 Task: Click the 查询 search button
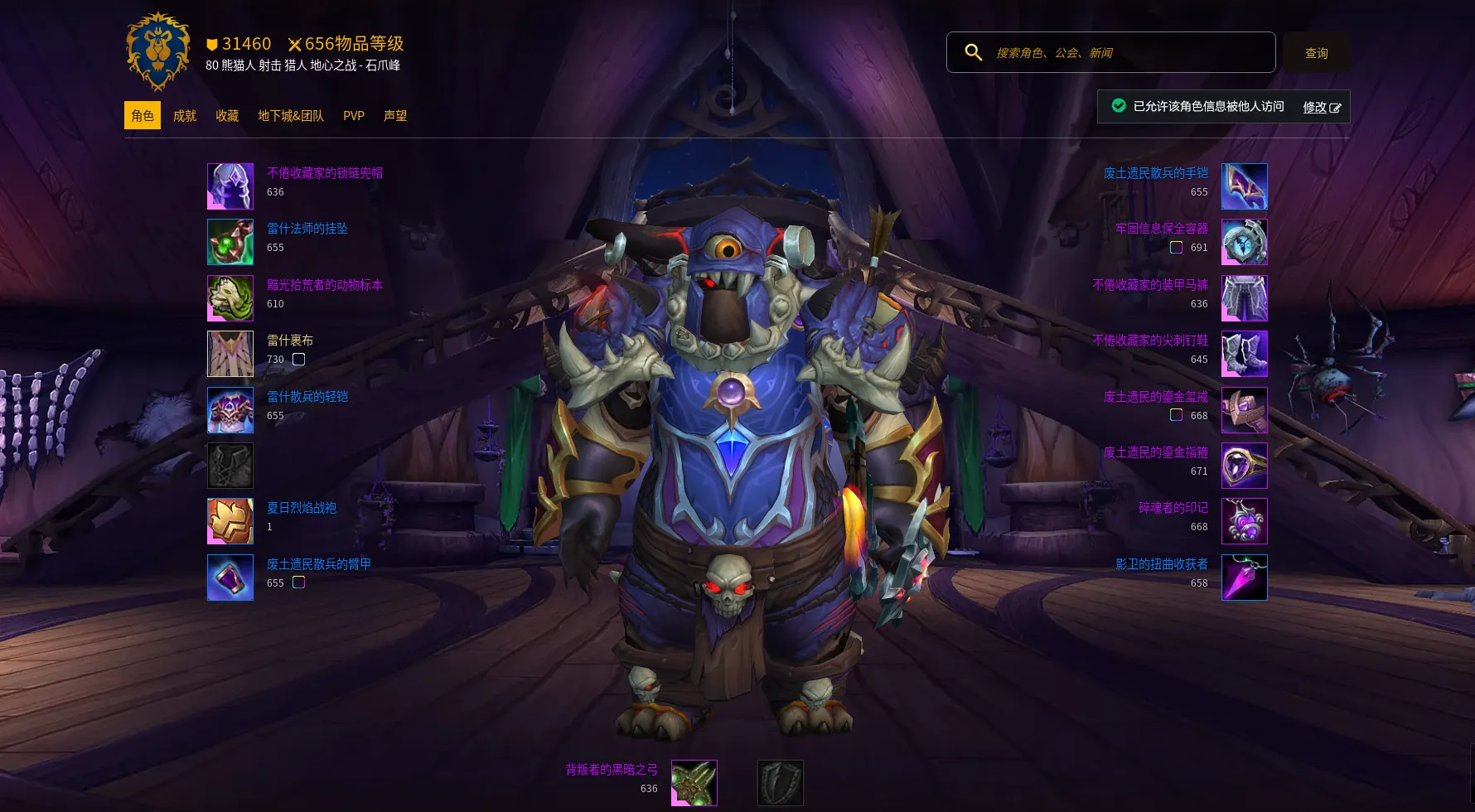tap(1316, 53)
